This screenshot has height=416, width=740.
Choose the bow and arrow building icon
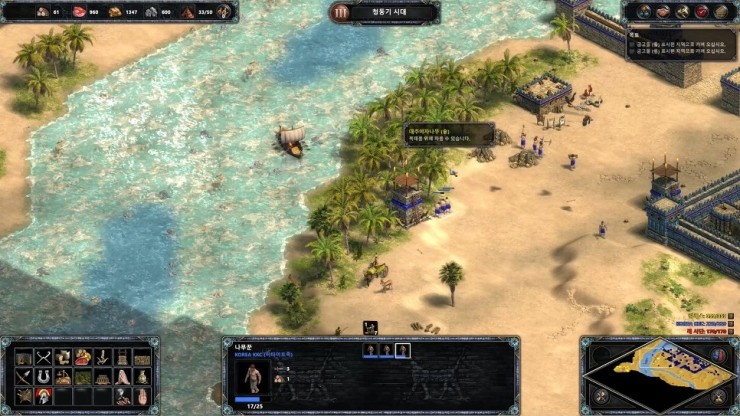[x=25, y=377]
